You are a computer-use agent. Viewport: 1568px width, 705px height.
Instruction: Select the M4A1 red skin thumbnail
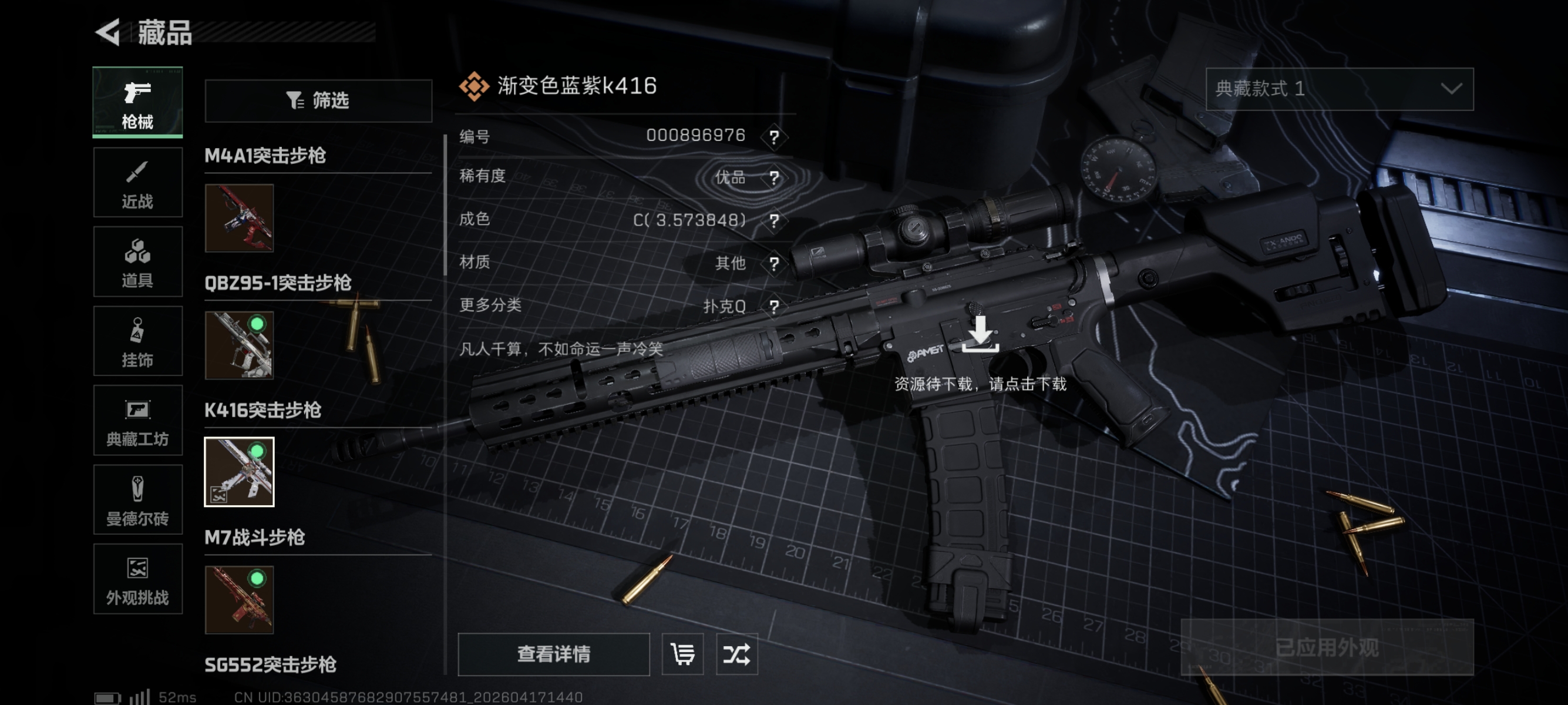(x=239, y=218)
